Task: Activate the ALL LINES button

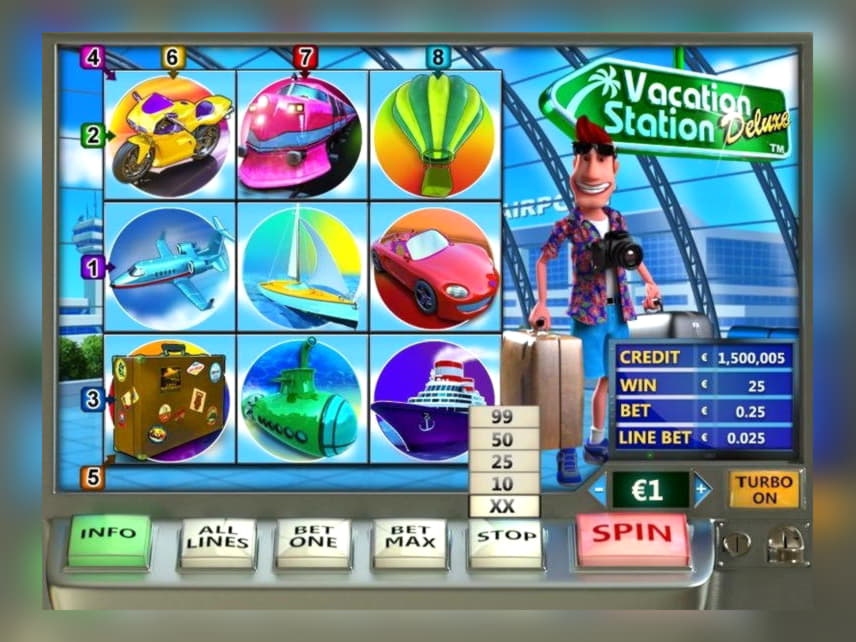Action: 216,541
